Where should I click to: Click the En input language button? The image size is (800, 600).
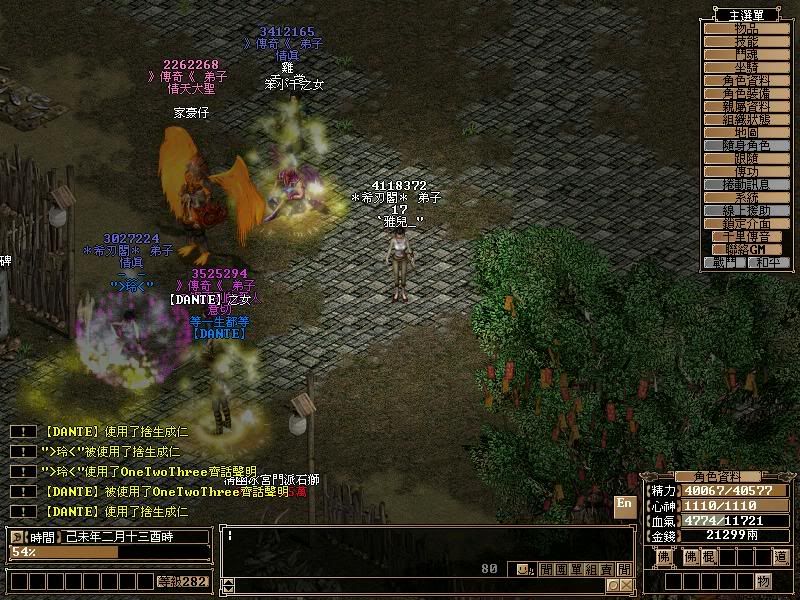pos(625,505)
